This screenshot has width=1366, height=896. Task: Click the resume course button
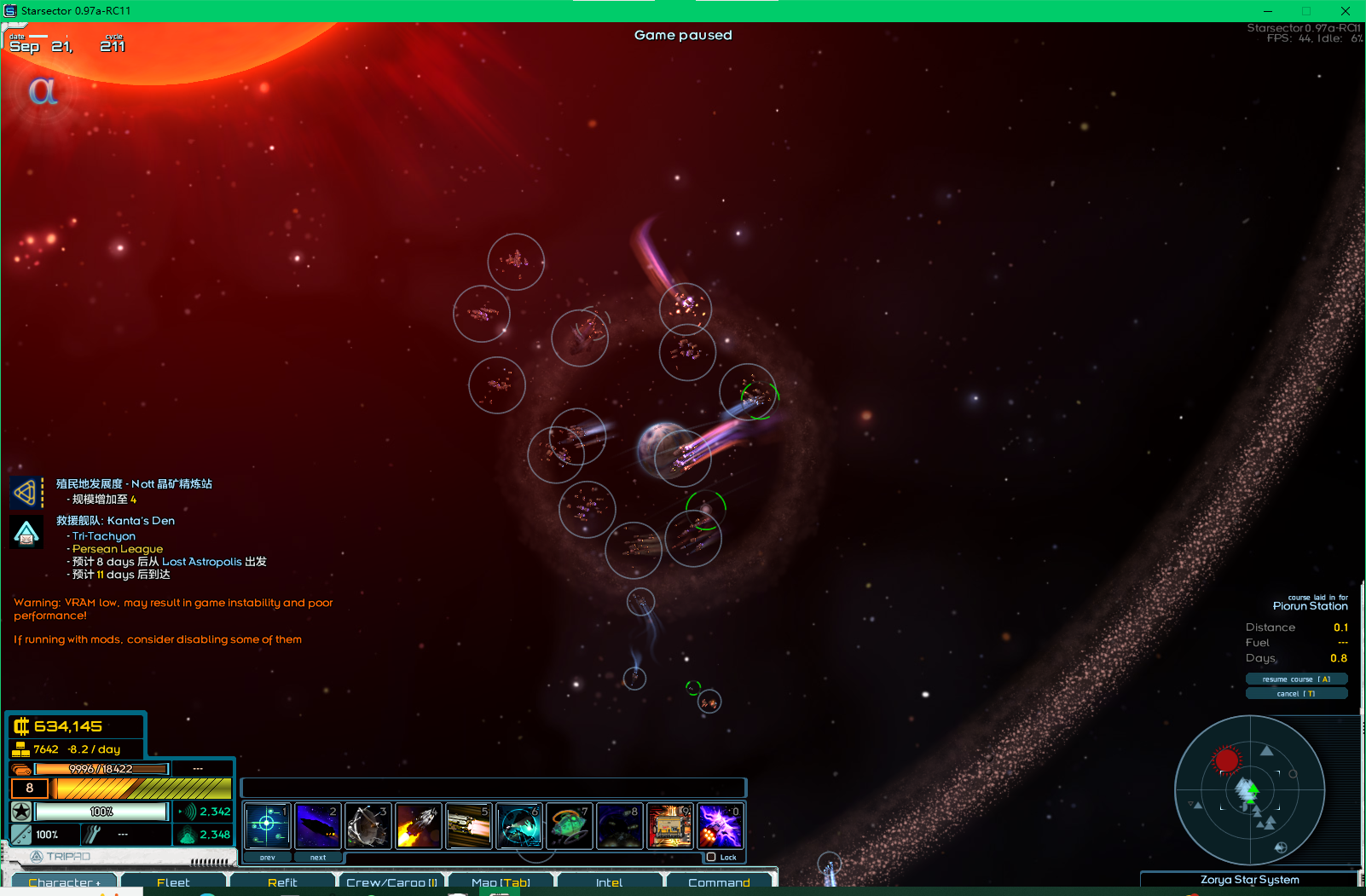pos(1296,679)
